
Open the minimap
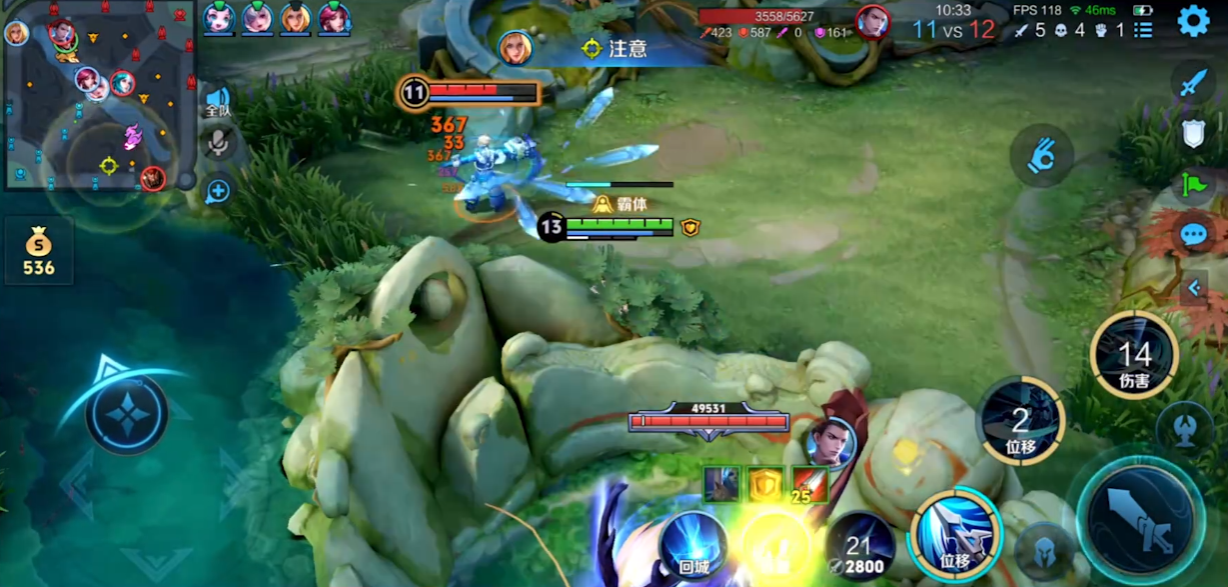(98, 96)
